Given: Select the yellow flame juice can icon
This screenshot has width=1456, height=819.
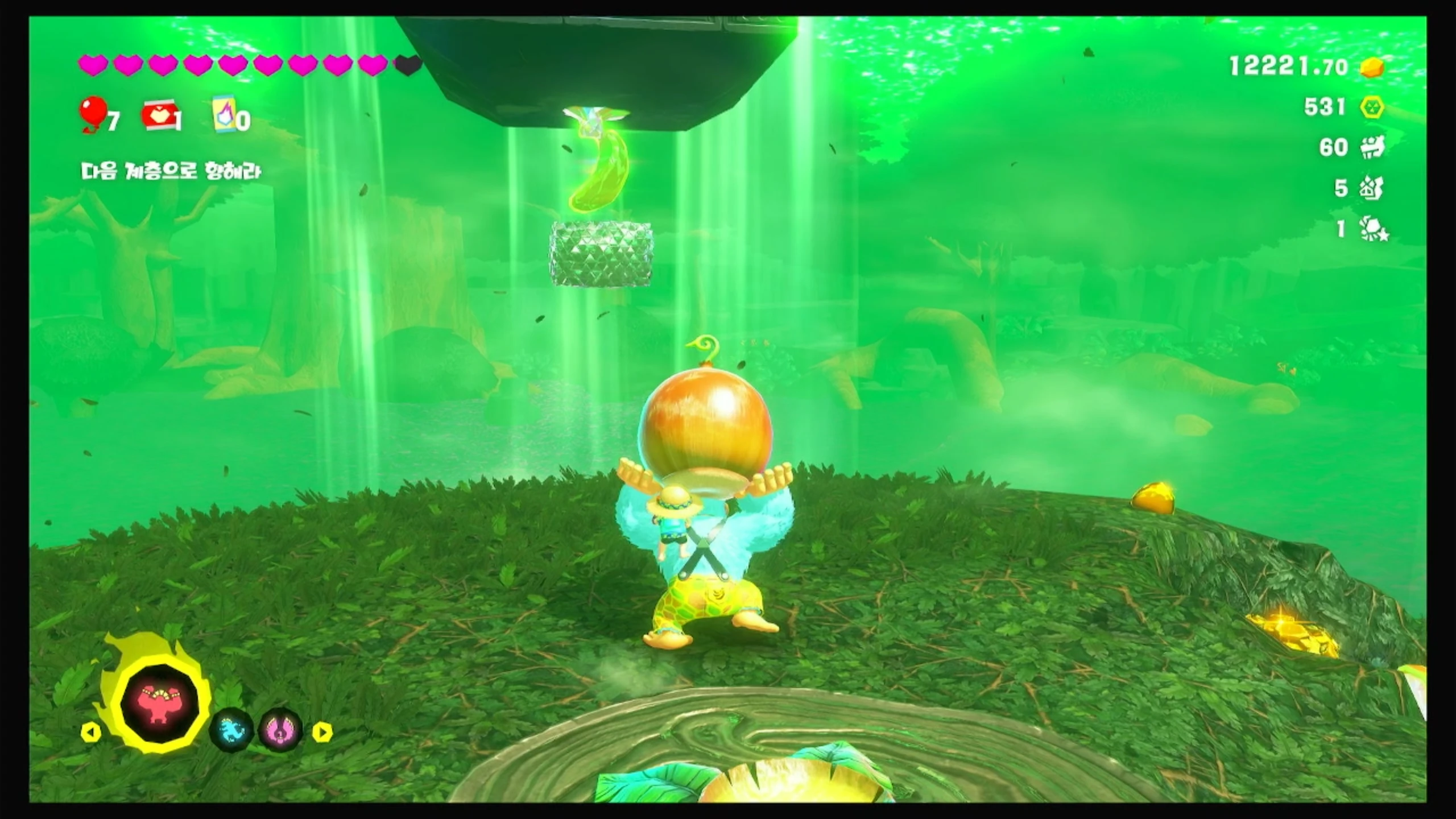Looking at the screenshot, I should click(225, 114).
